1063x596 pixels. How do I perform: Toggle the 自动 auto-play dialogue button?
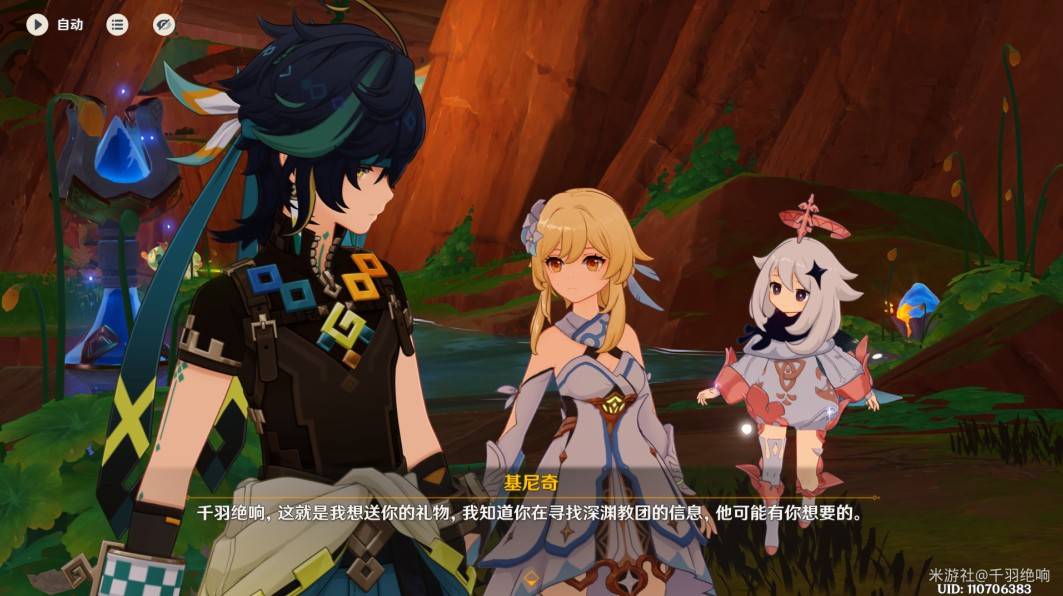38,24
